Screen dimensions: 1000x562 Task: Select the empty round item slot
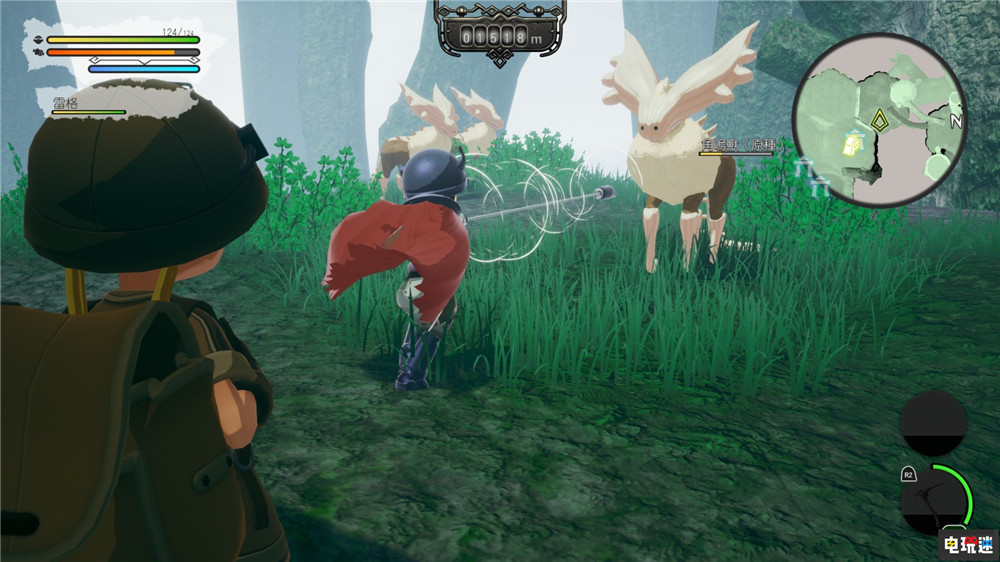932,421
